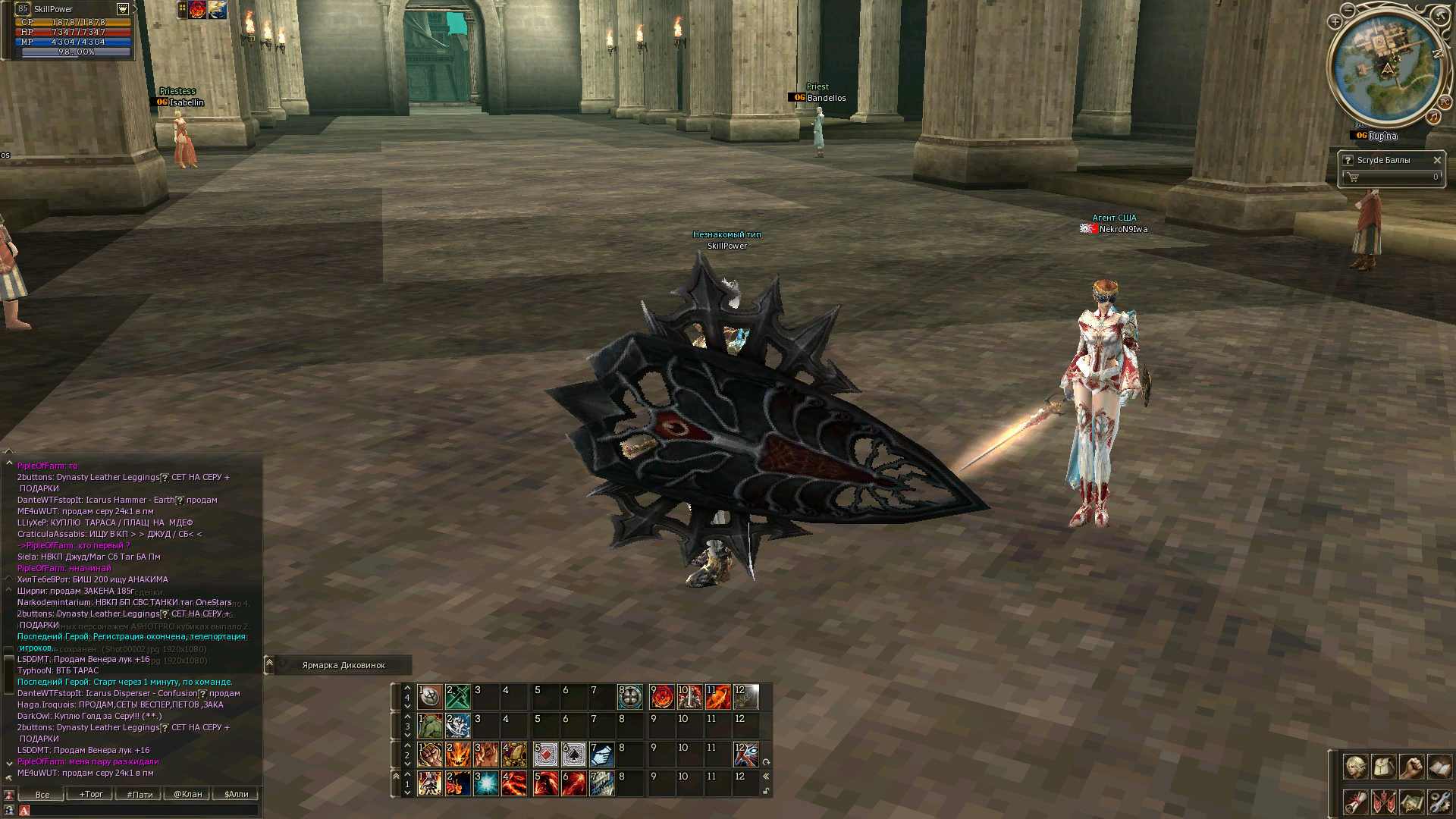
Task: Switch chat to the @Клан tab
Action: coord(187,794)
